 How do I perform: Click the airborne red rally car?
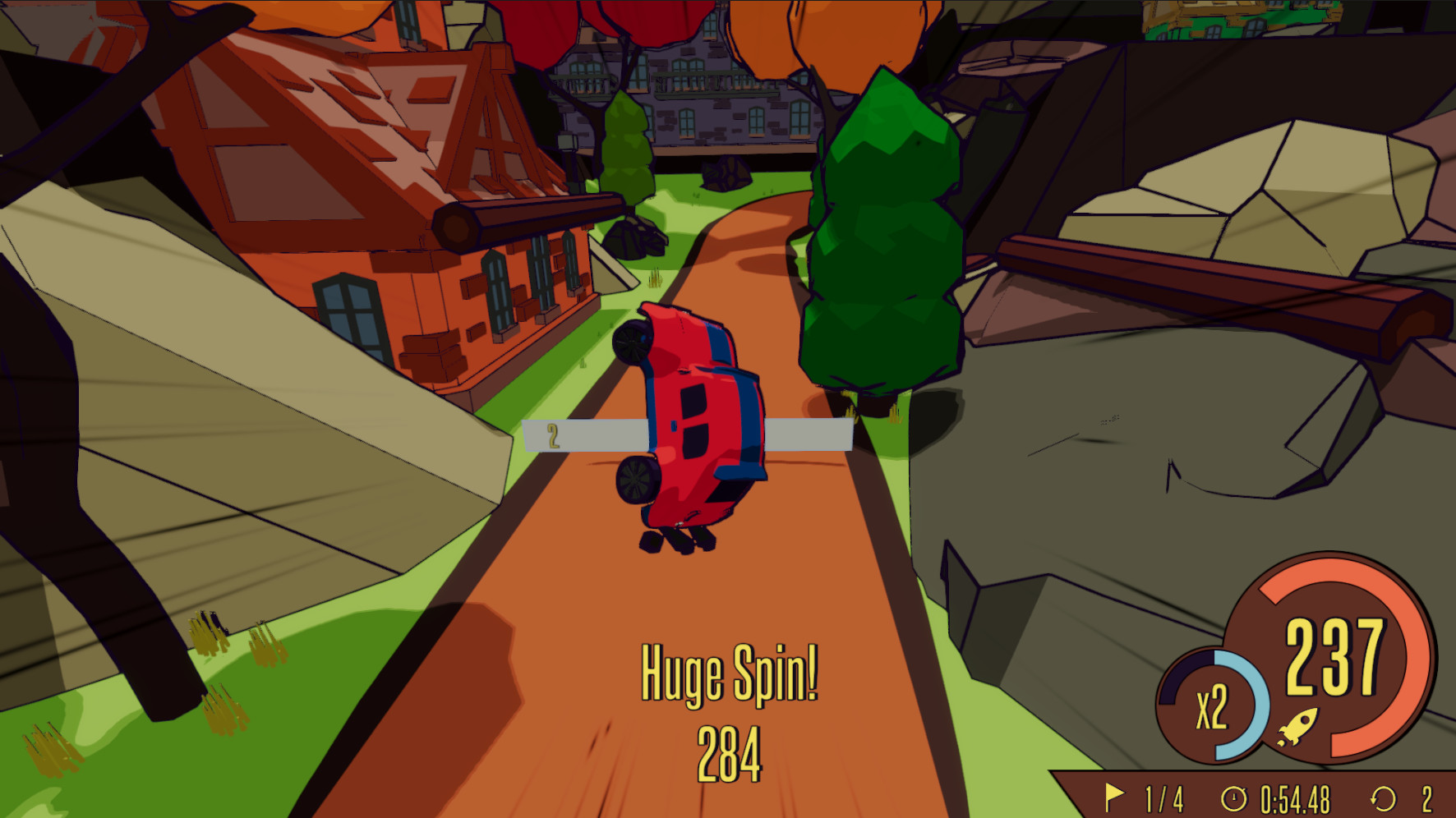pyautogui.click(x=698, y=419)
